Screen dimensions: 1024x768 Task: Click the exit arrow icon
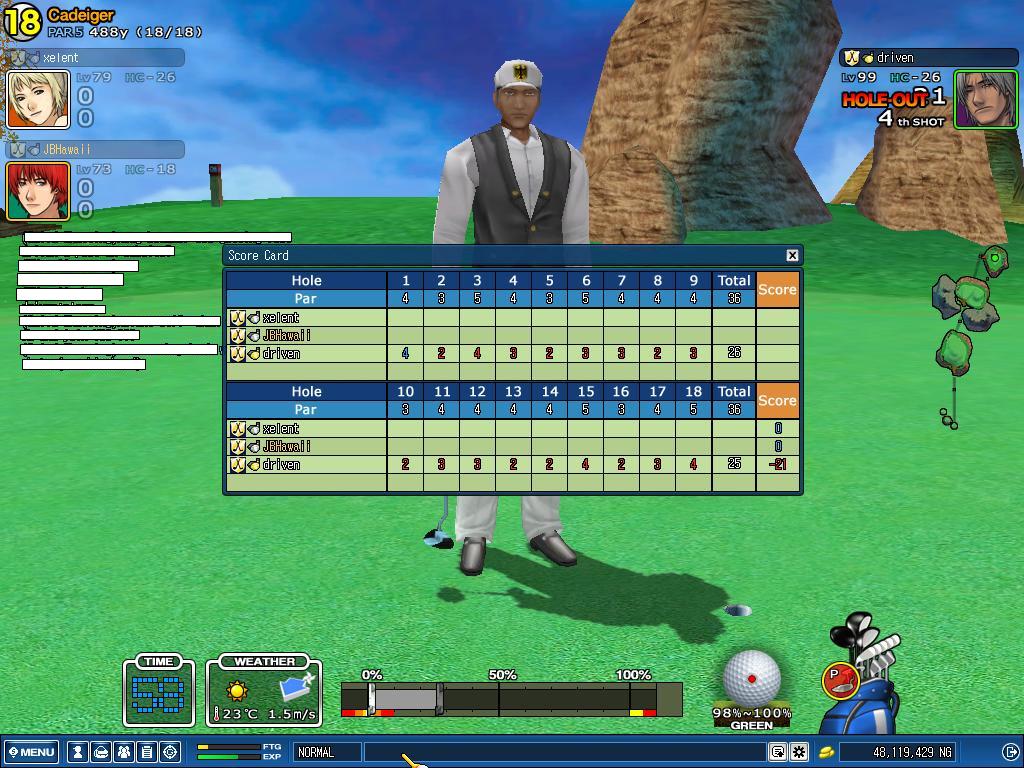1010,752
